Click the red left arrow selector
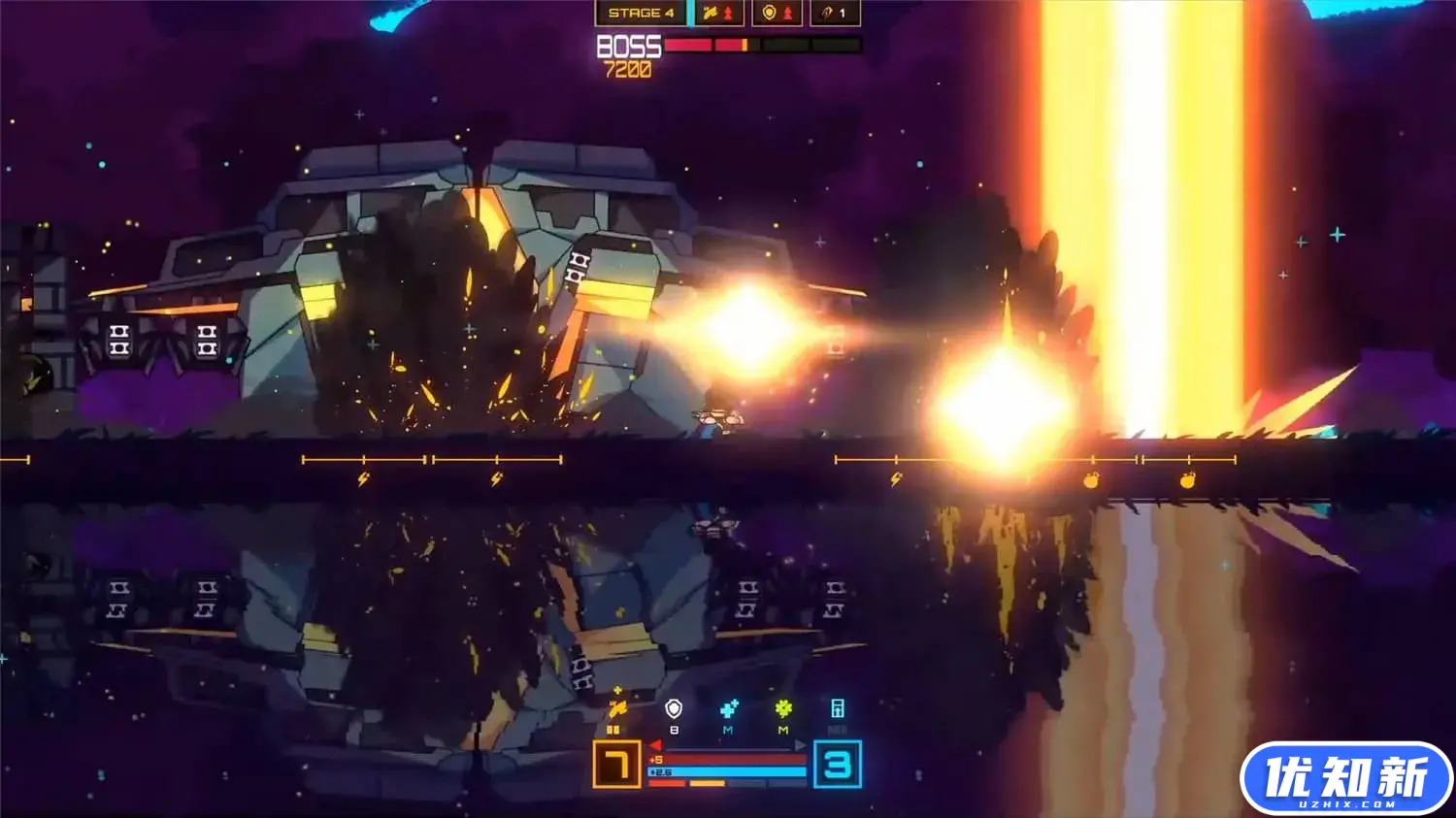1456x818 pixels. [x=655, y=745]
